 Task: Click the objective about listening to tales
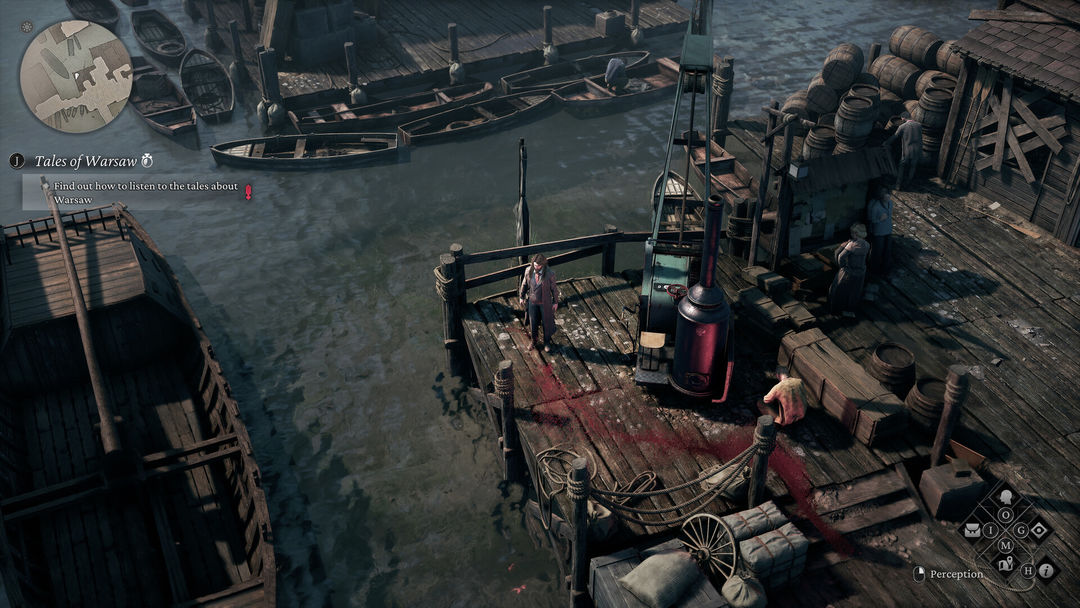tap(138, 192)
